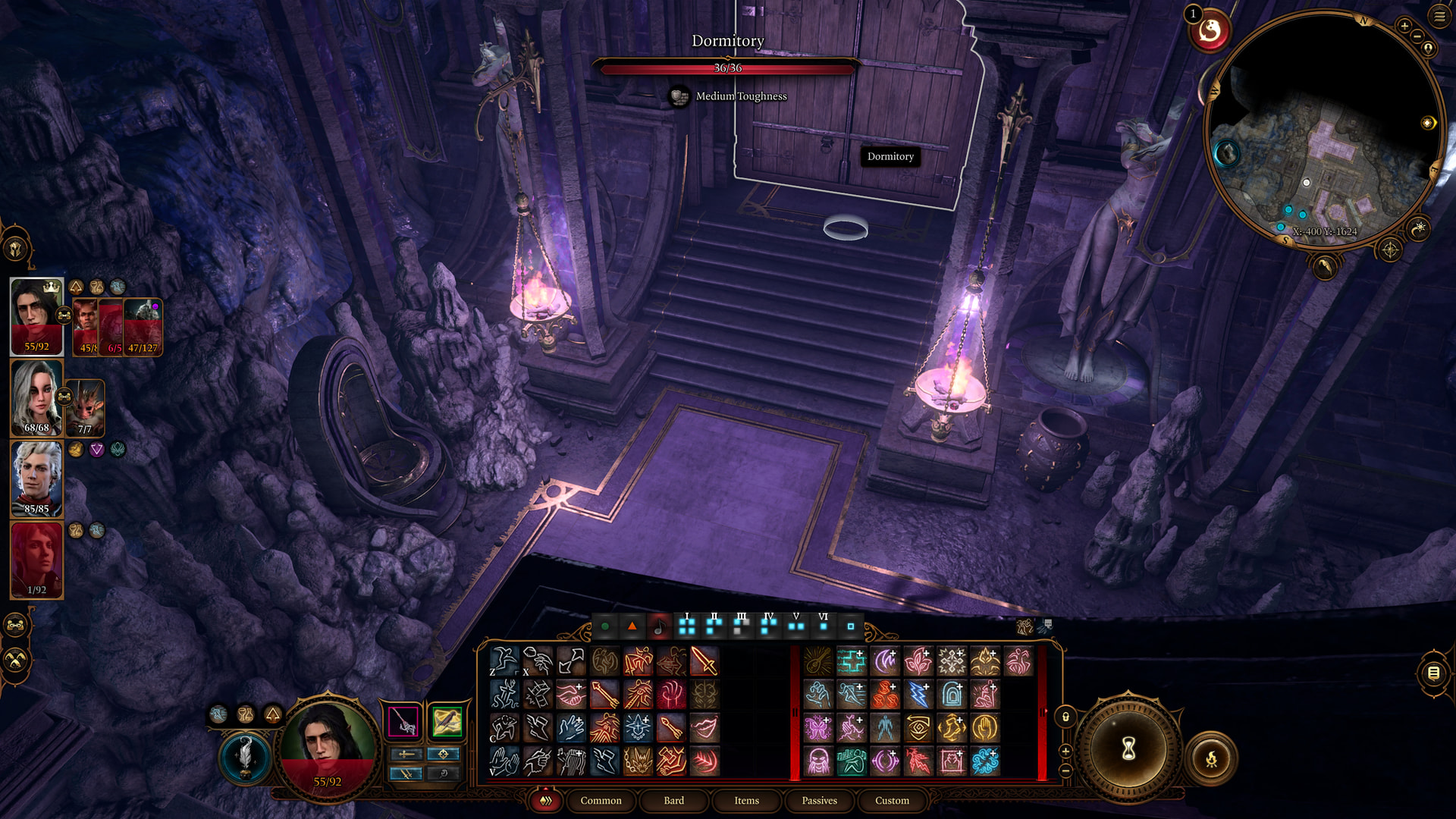Image resolution: width=1456 pixels, height=819 pixels.
Task: Zoom in the minimap with plus button
Action: tap(1404, 26)
